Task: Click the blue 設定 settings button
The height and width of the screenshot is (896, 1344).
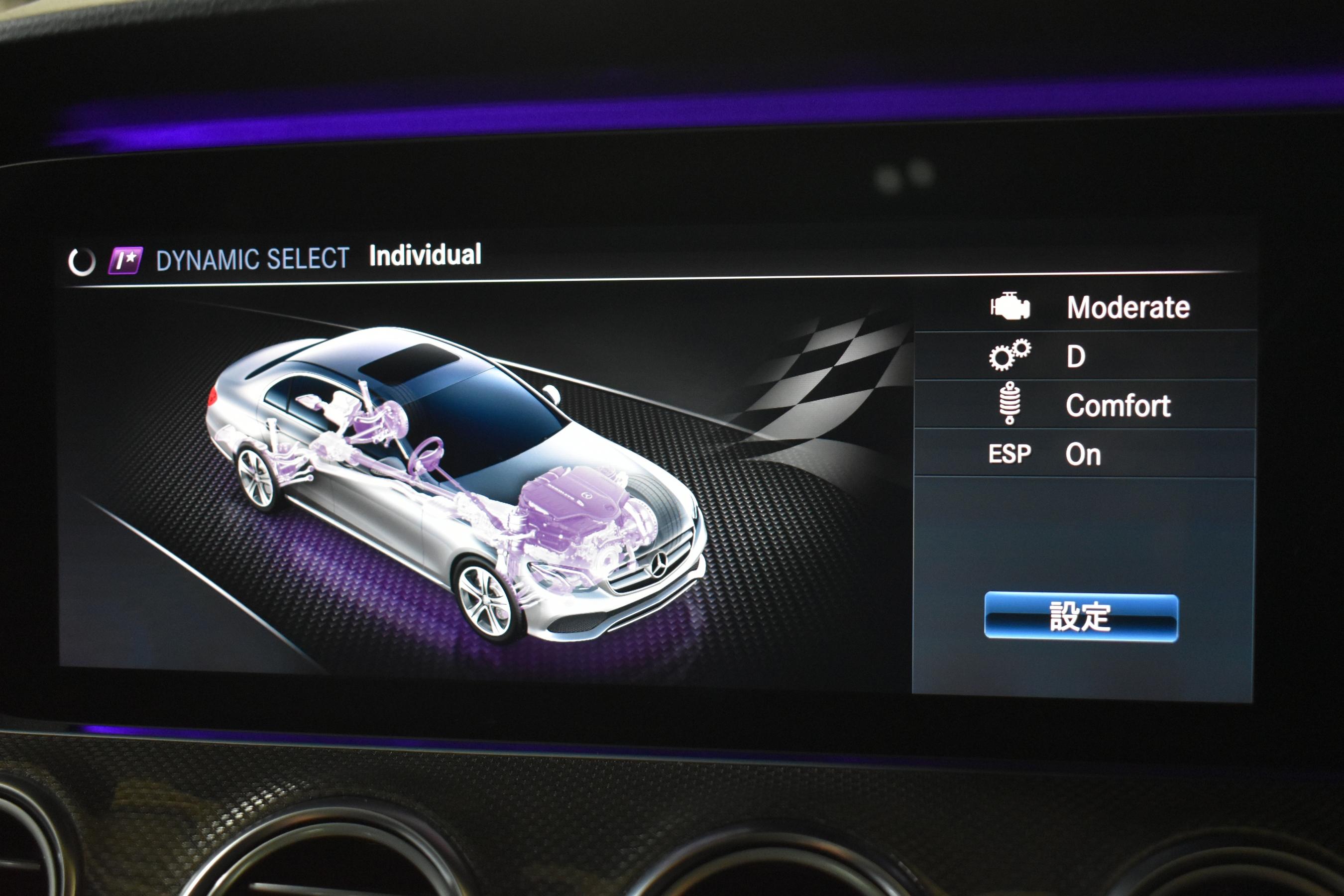Action: (x=1081, y=617)
